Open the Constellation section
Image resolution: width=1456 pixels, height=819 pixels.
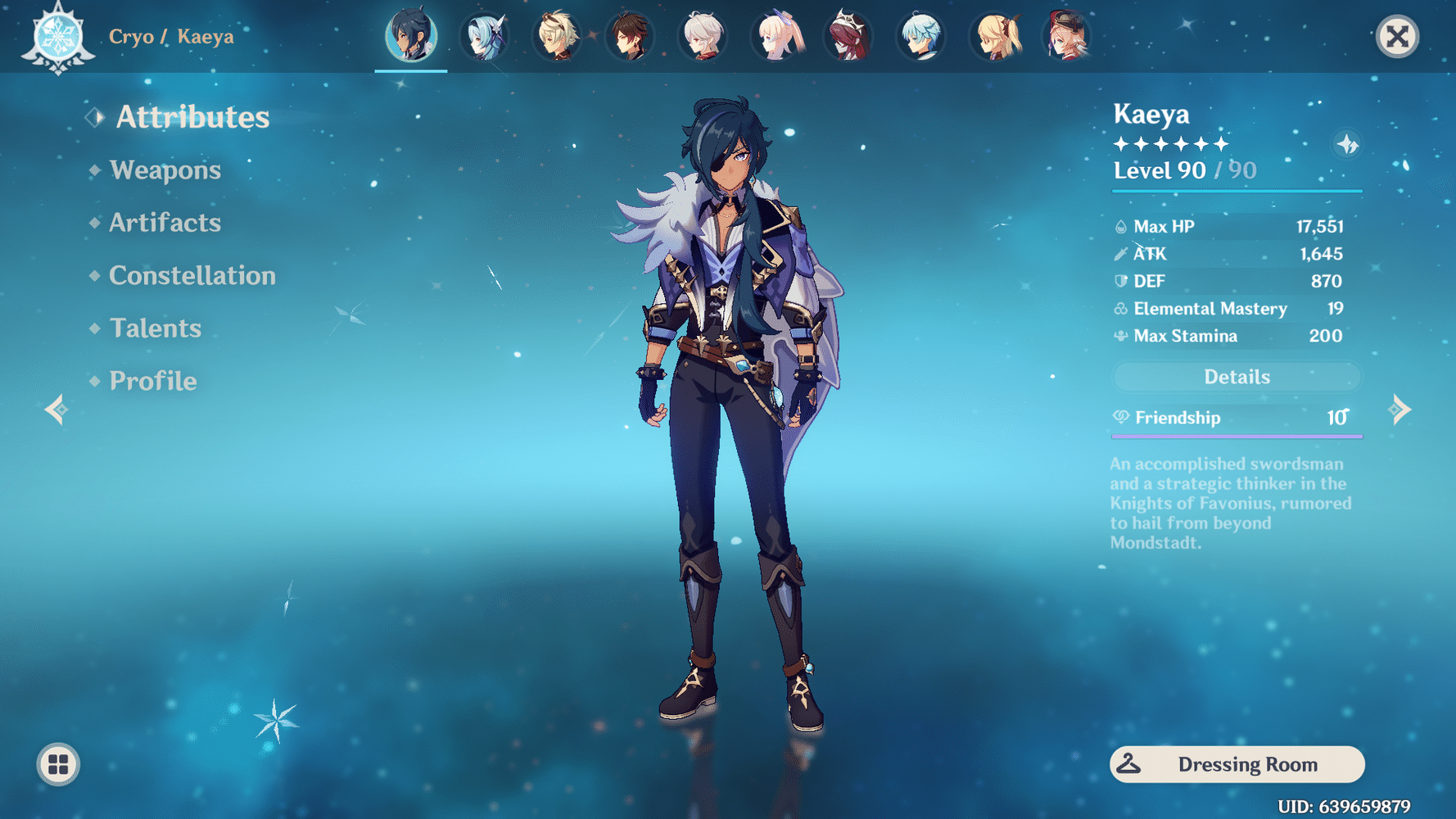[192, 275]
